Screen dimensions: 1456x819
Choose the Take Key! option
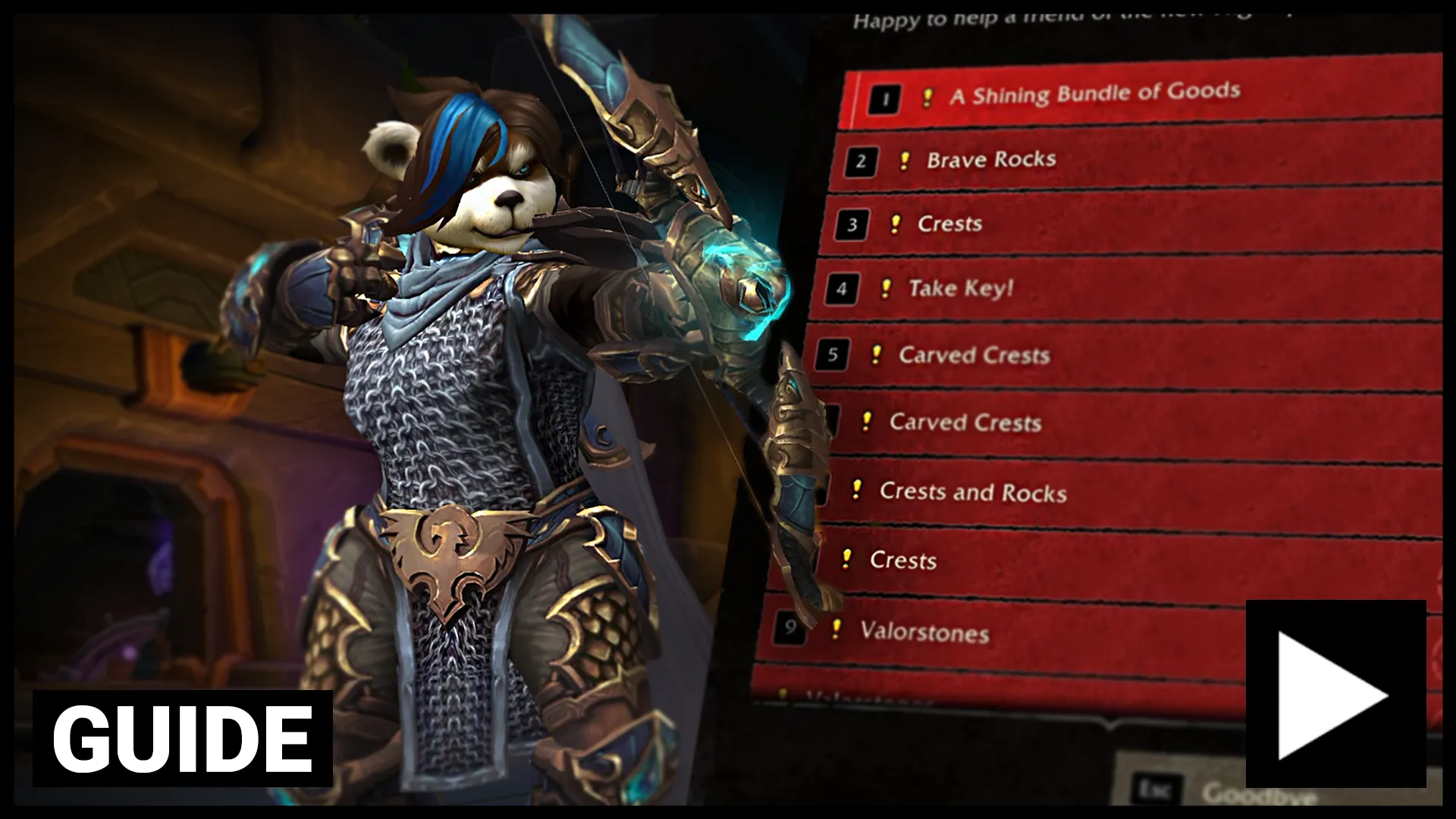(x=961, y=288)
